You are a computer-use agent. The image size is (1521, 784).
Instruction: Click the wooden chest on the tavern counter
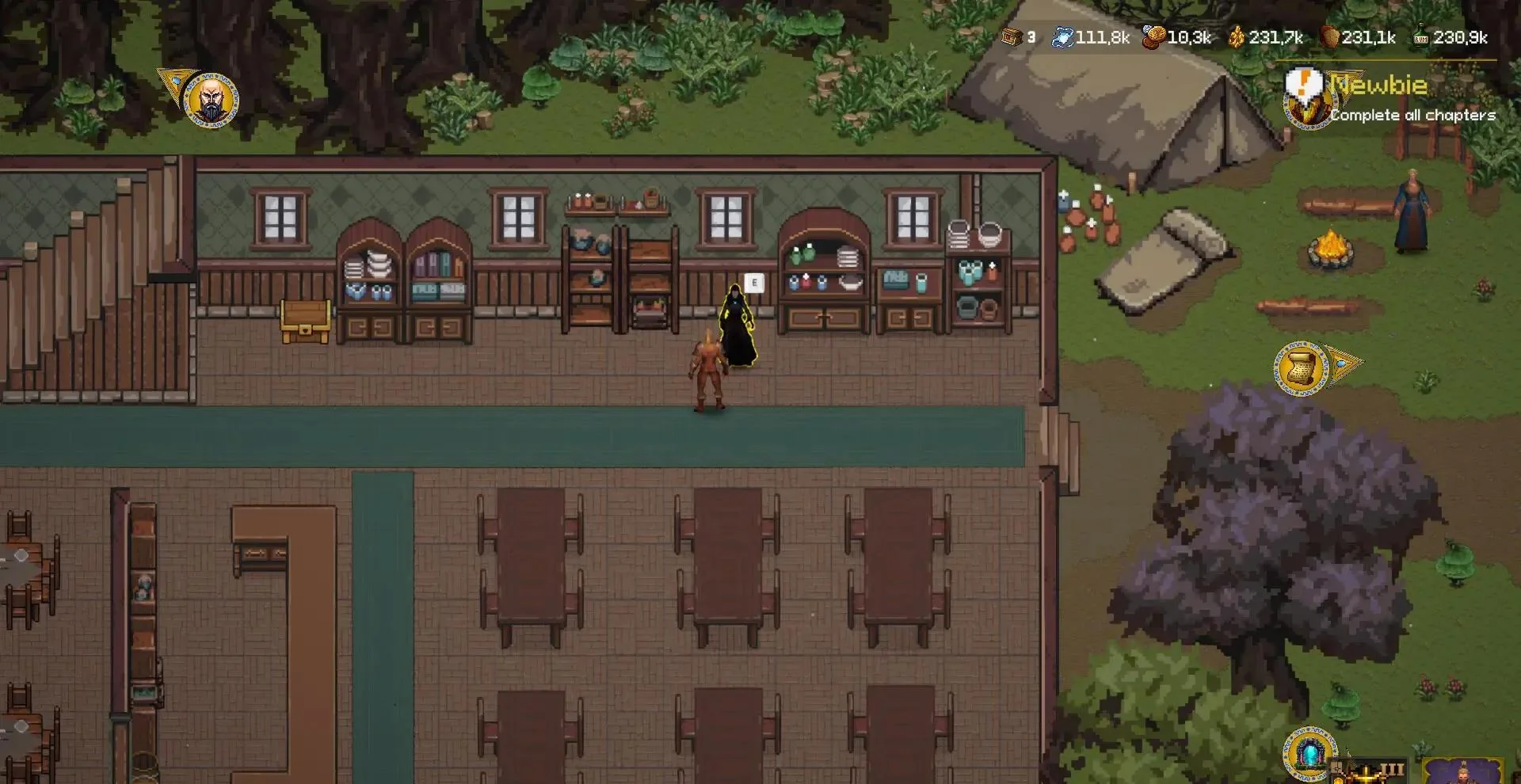(307, 320)
